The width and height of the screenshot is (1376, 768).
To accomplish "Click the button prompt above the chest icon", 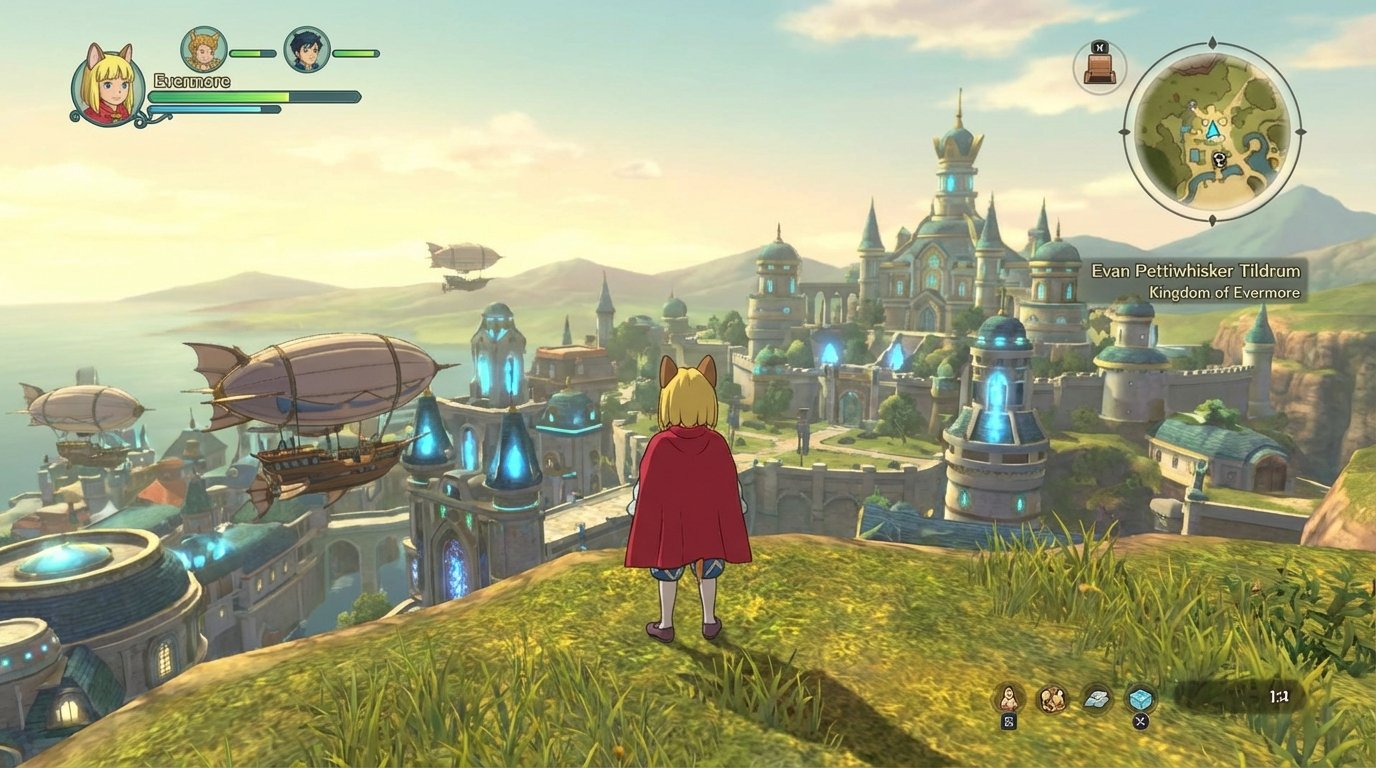I will pyautogui.click(x=1101, y=46).
